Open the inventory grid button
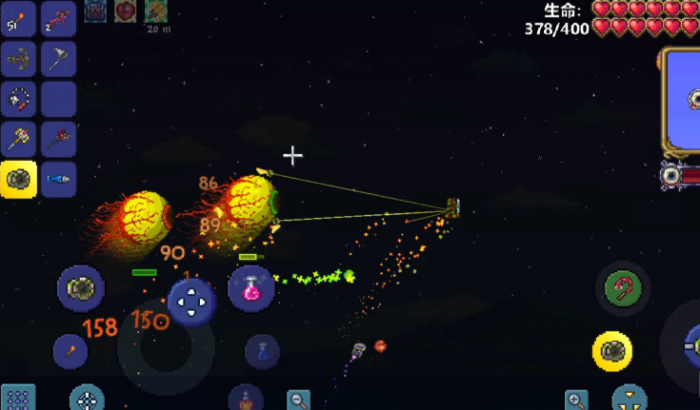The image size is (700, 410). [18, 397]
